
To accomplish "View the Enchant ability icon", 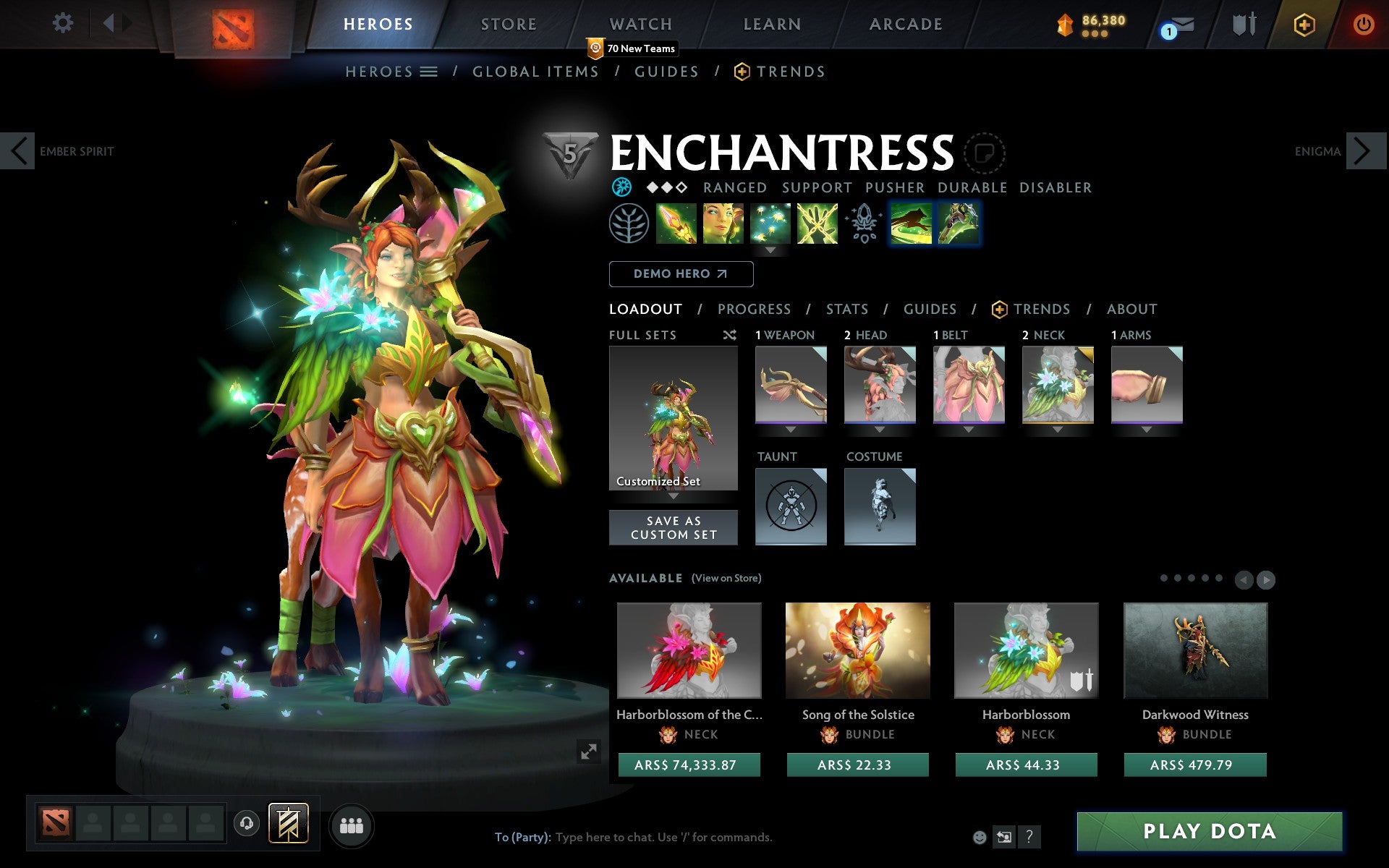I will click(722, 224).
